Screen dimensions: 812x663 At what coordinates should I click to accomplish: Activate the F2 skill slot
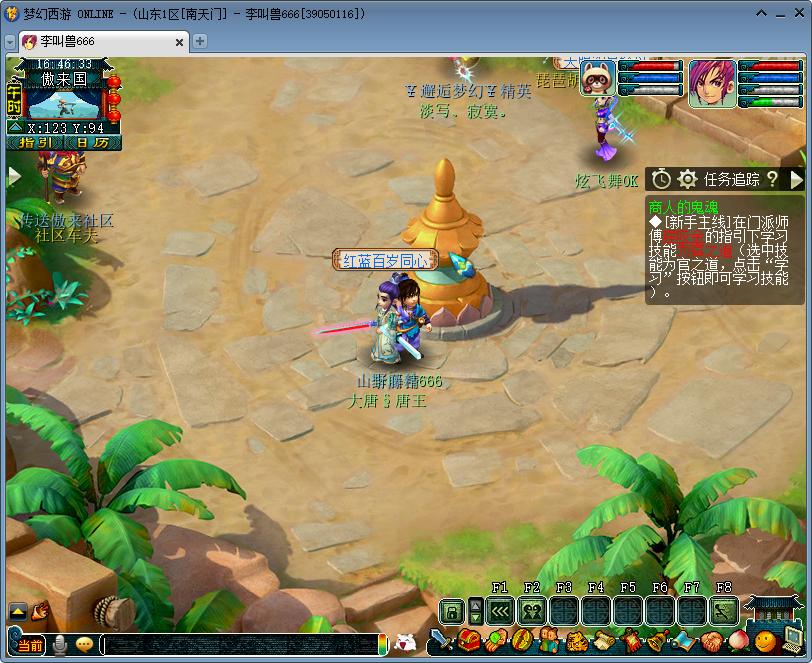pos(532,610)
